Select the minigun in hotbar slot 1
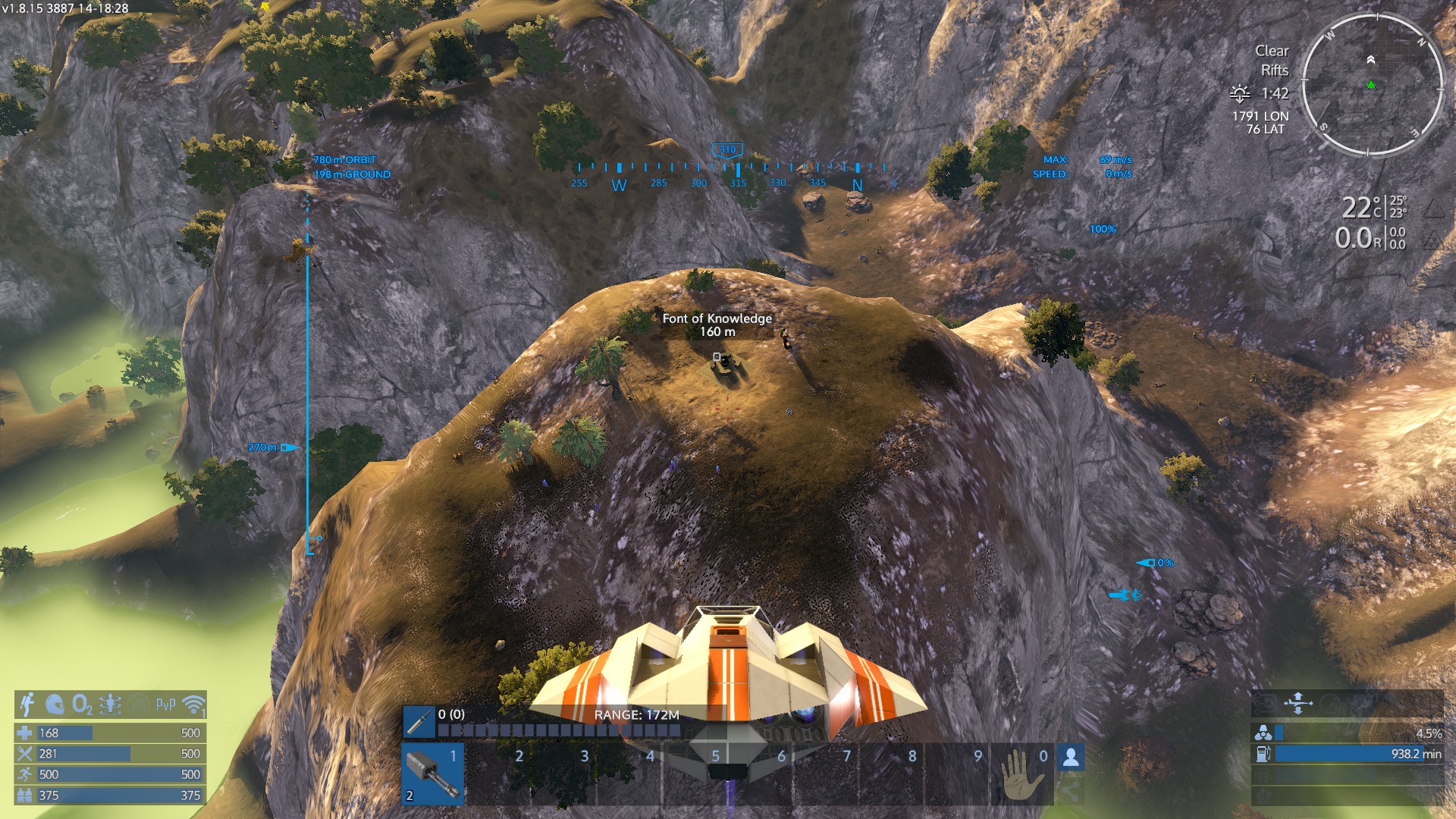Screen dimensions: 1456x819 point(433,773)
